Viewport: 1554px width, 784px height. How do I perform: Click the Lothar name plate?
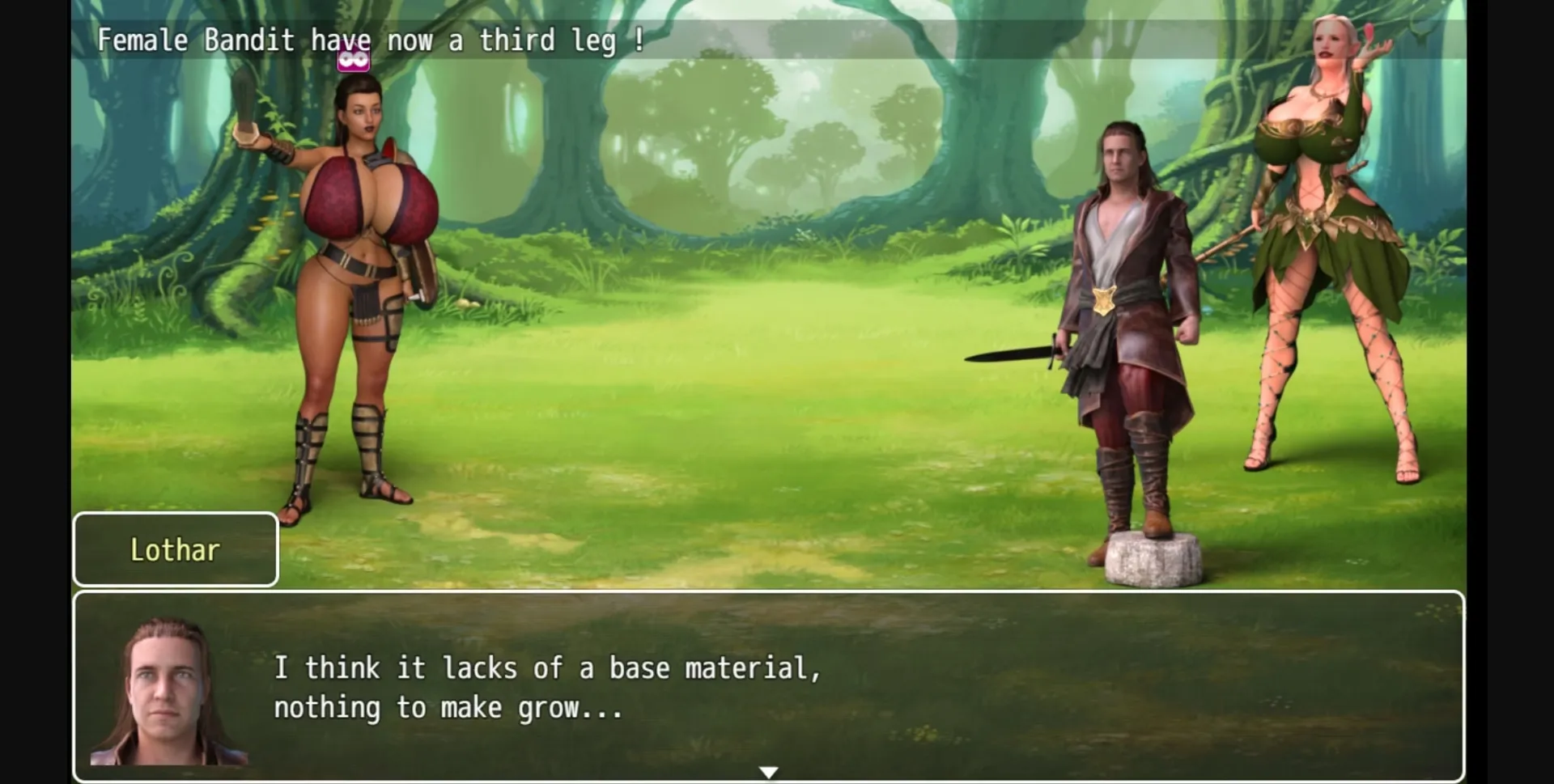point(175,549)
